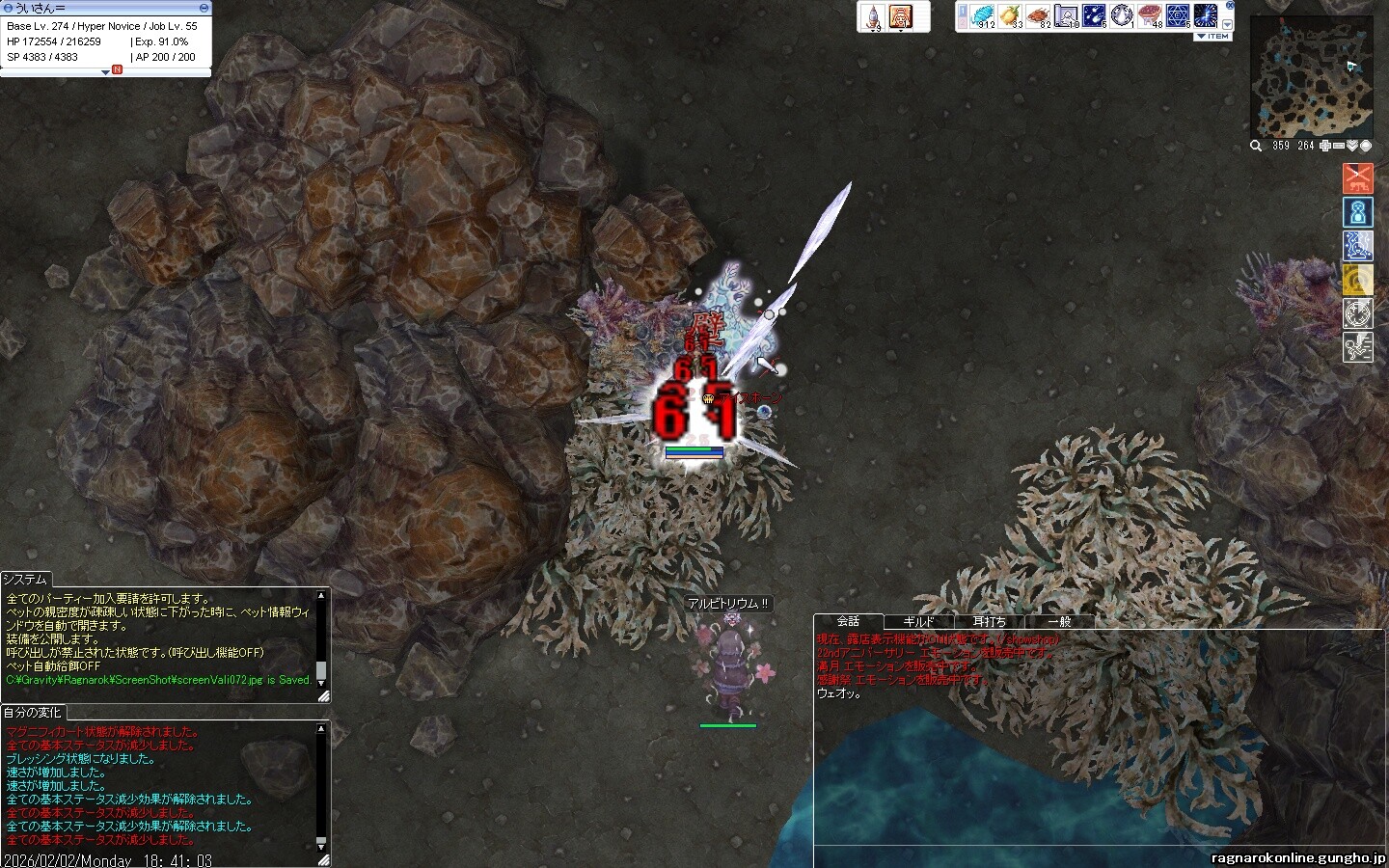
Task: Expand the ITEM dropdown below the hotbar
Action: point(1213,36)
